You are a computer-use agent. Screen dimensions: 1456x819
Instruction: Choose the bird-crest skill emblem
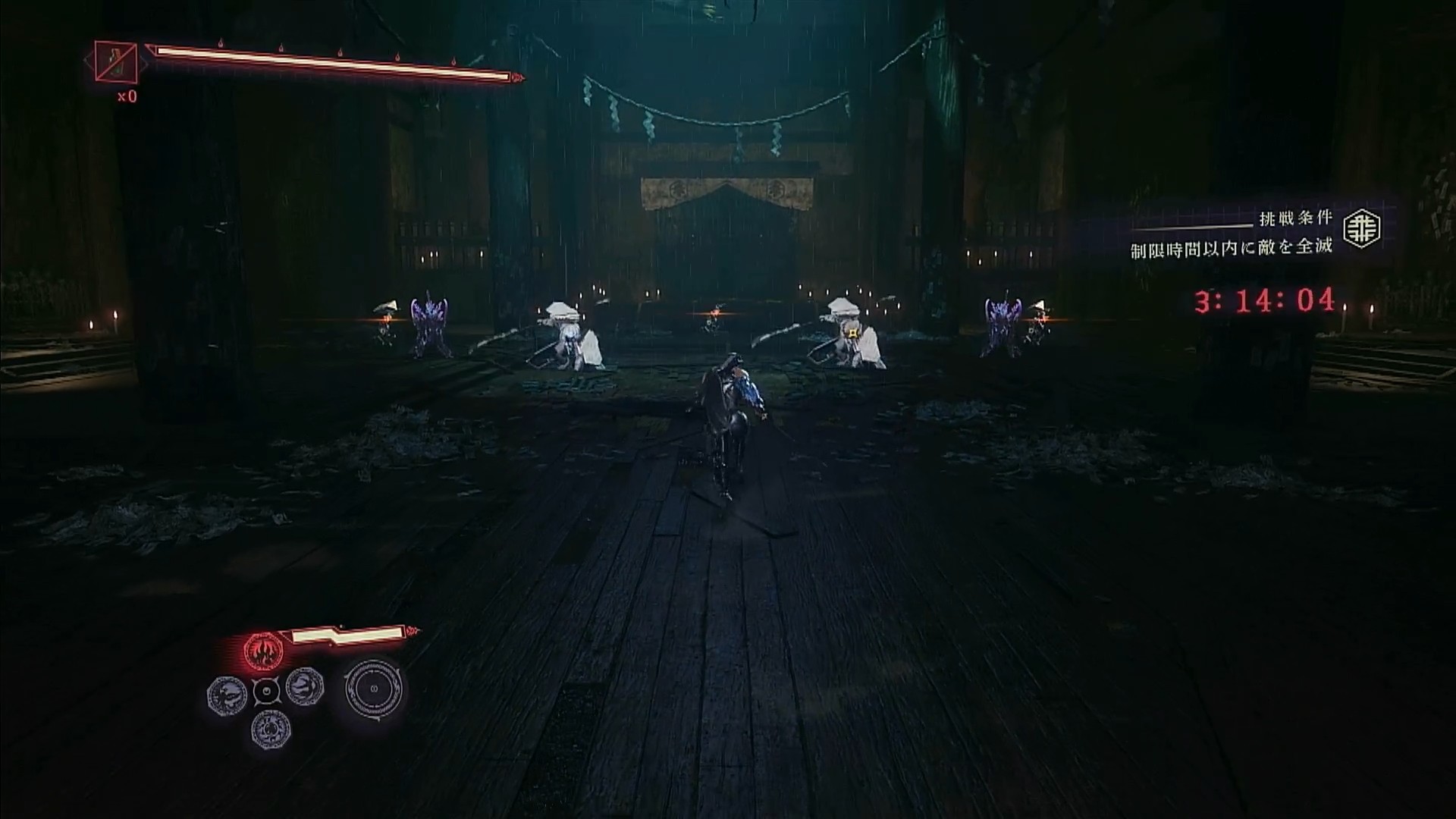pos(227,692)
